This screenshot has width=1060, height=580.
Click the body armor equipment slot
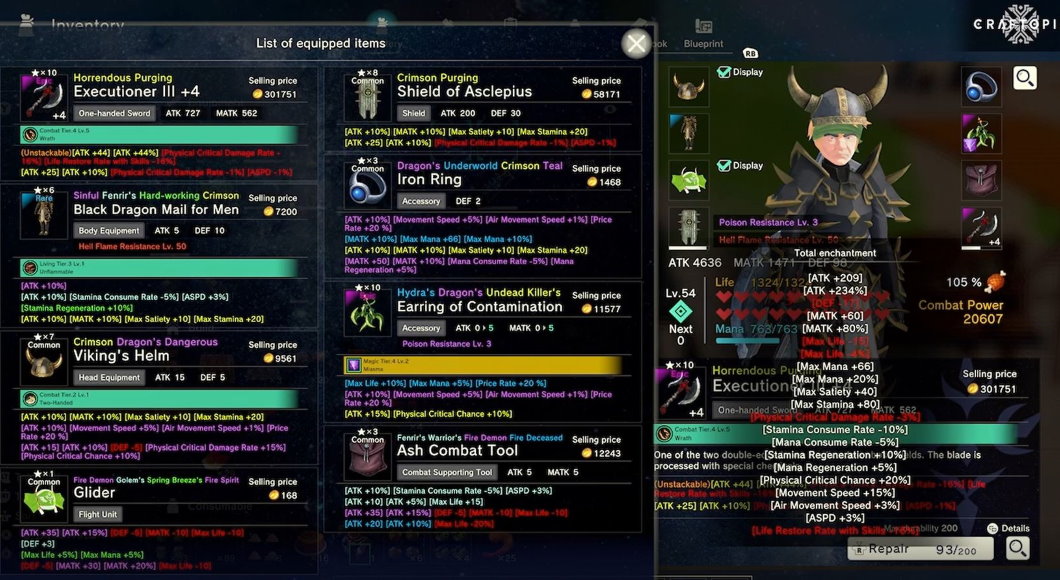(687, 134)
